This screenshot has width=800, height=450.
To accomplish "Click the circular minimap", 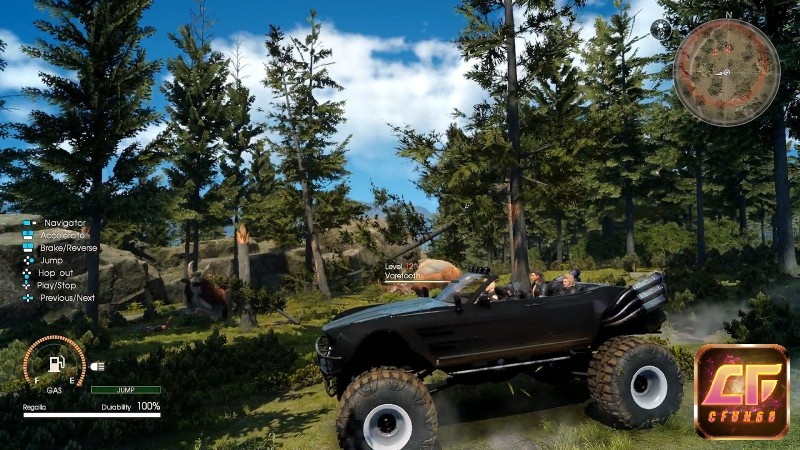I will pos(725,72).
